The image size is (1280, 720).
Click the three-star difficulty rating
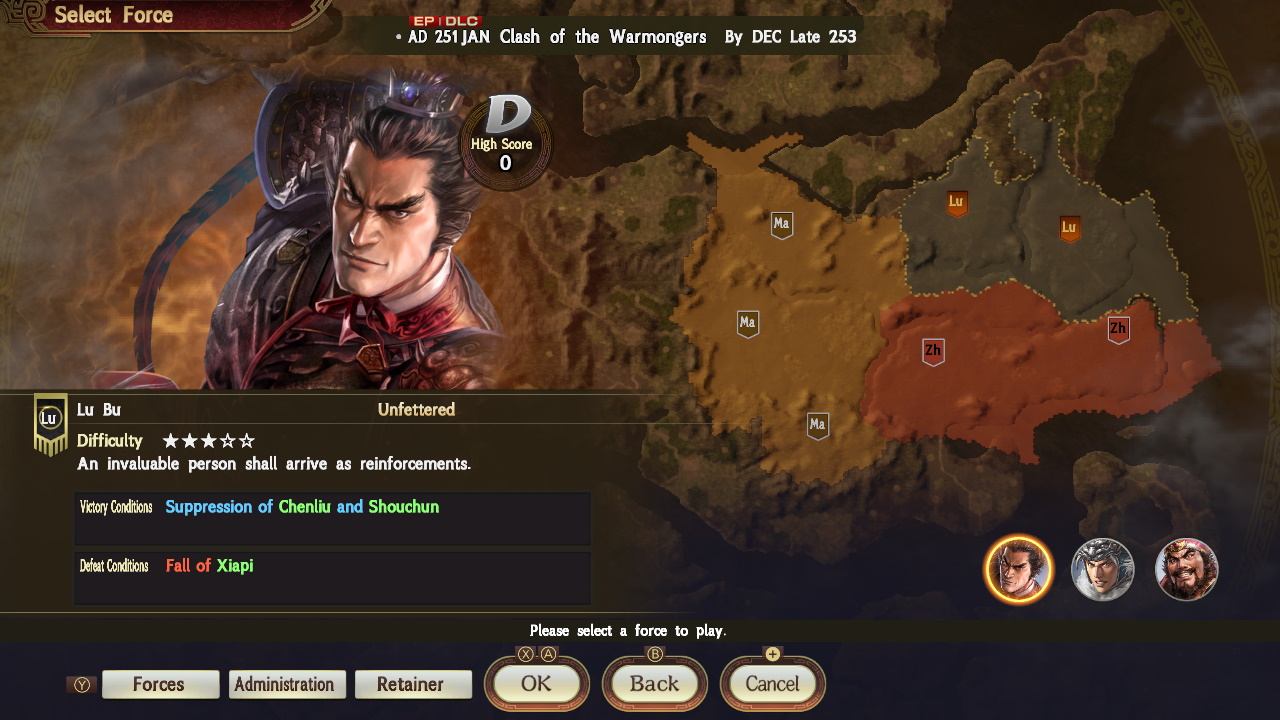[x=207, y=440]
